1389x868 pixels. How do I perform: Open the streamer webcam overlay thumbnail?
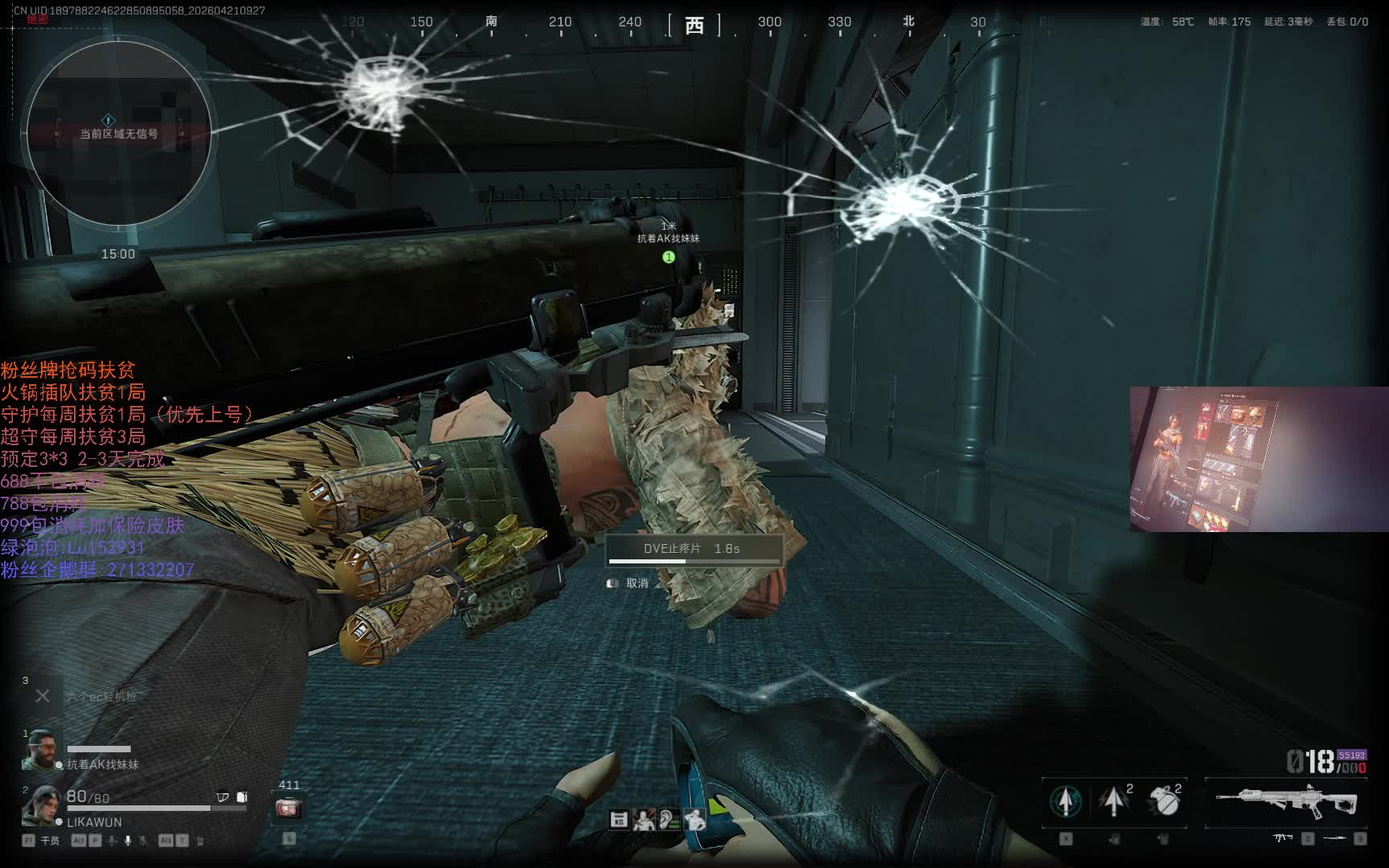pos(1259,459)
